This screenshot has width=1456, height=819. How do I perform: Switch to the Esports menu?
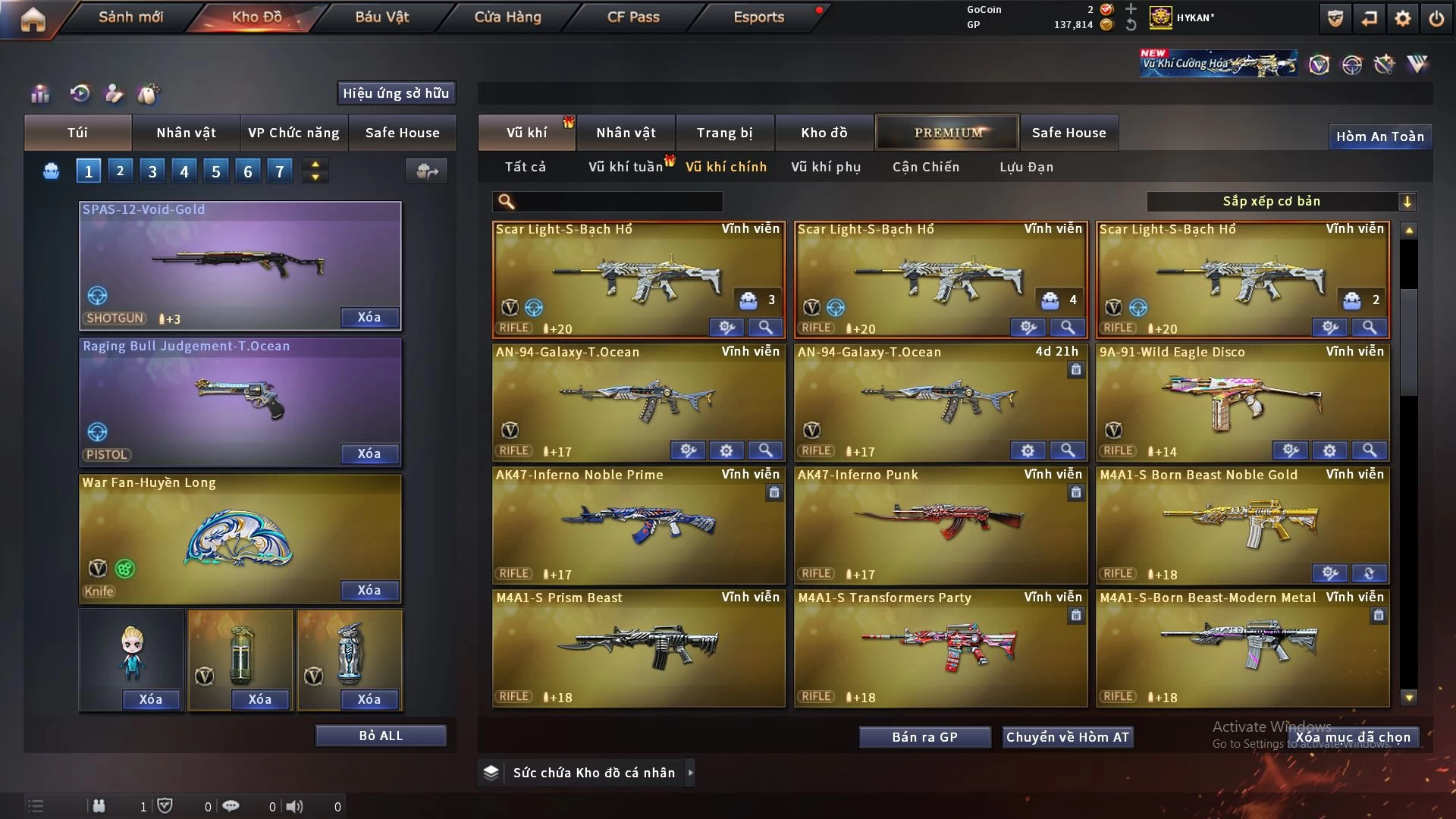point(758,17)
